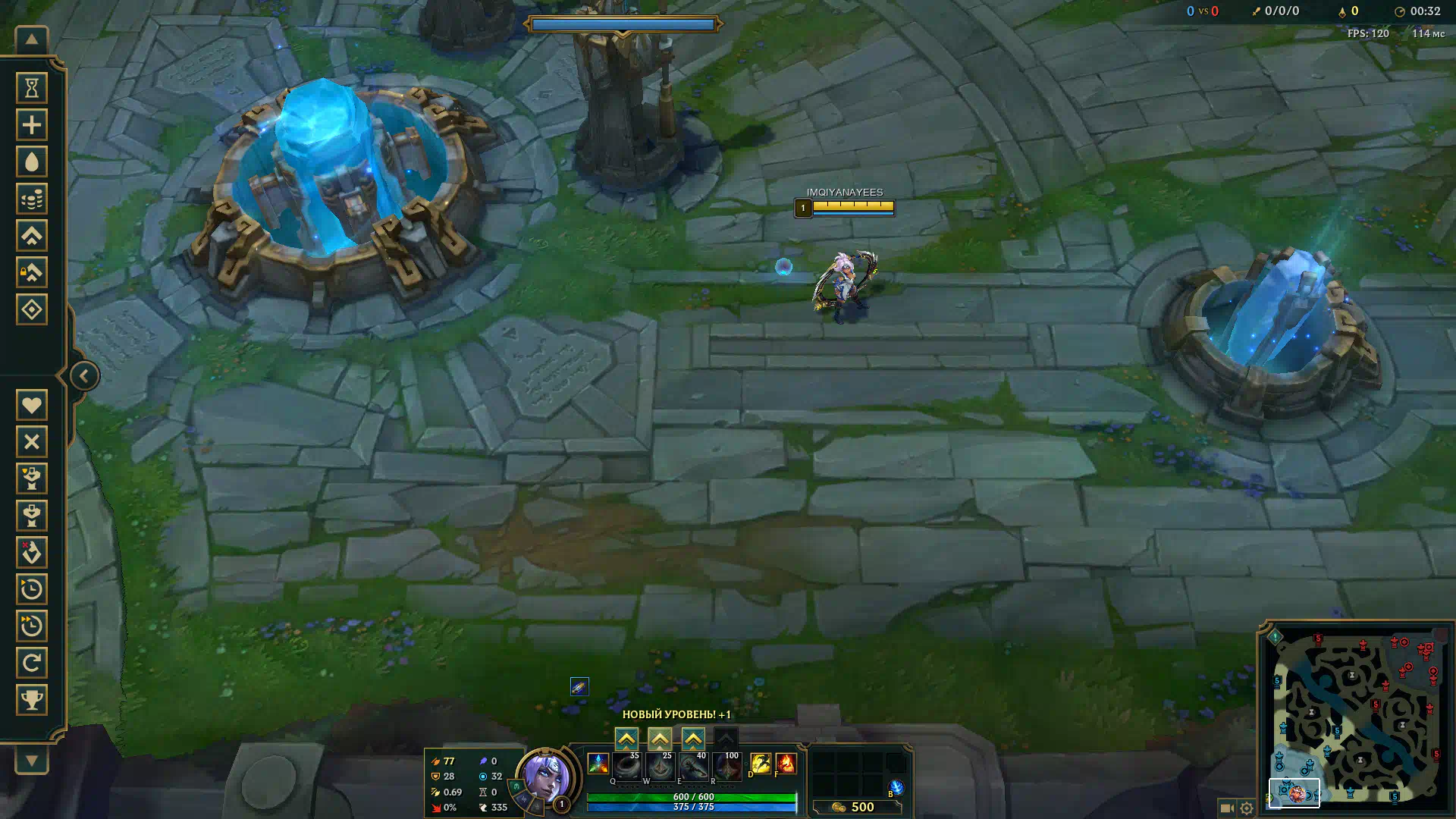Click the padlock chevron practice tool icon
Image resolution: width=1456 pixels, height=819 pixels.
pos(32,272)
